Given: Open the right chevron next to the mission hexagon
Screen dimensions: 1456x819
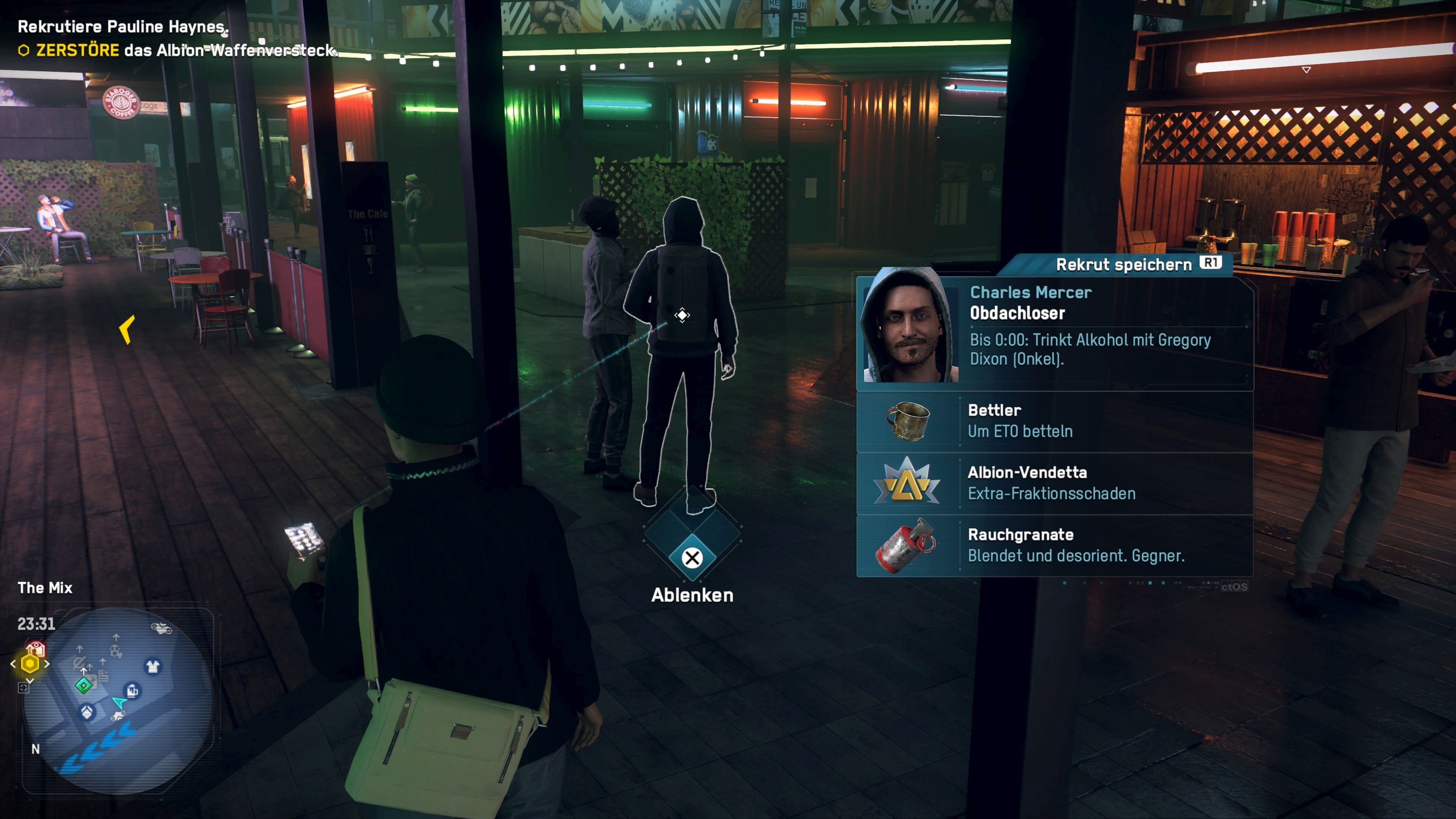Looking at the screenshot, I should pyautogui.click(x=47, y=664).
